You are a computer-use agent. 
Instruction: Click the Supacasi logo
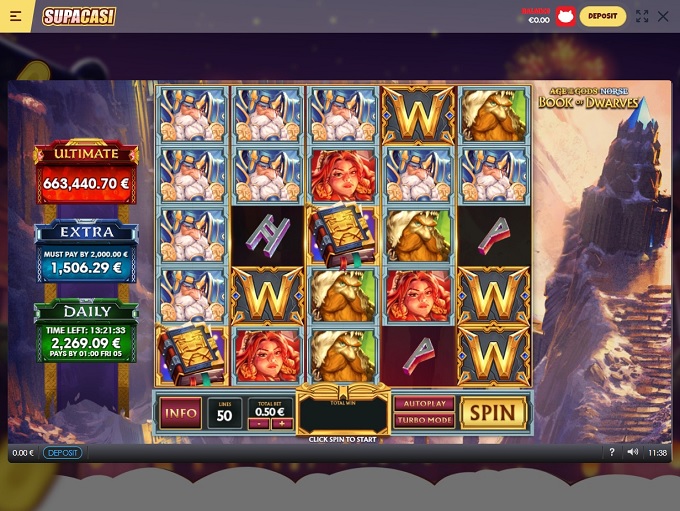(x=79, y=16)
